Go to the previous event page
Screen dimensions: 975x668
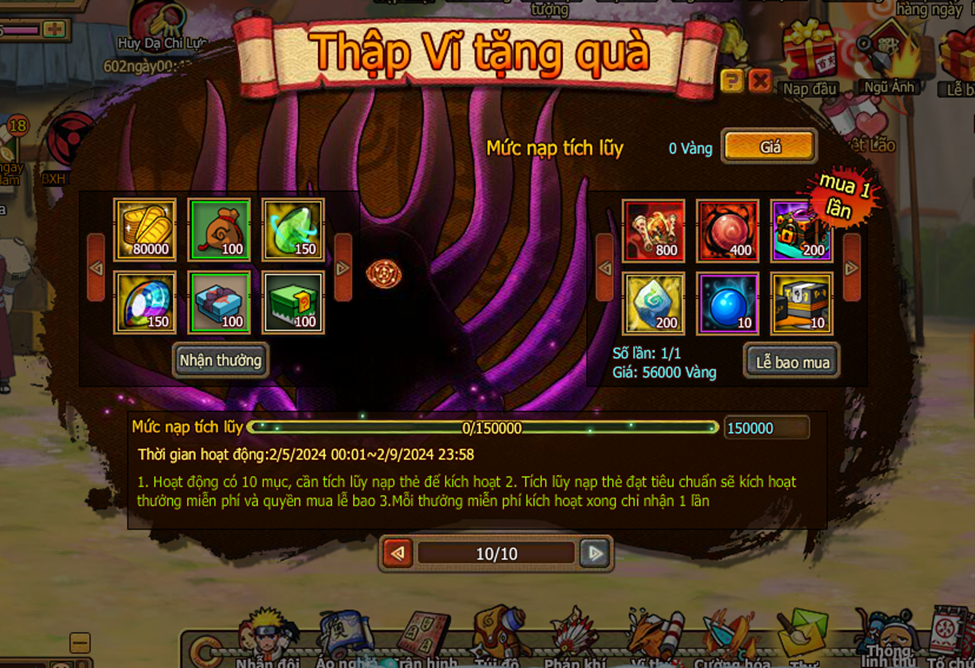[x=398, y=553]
